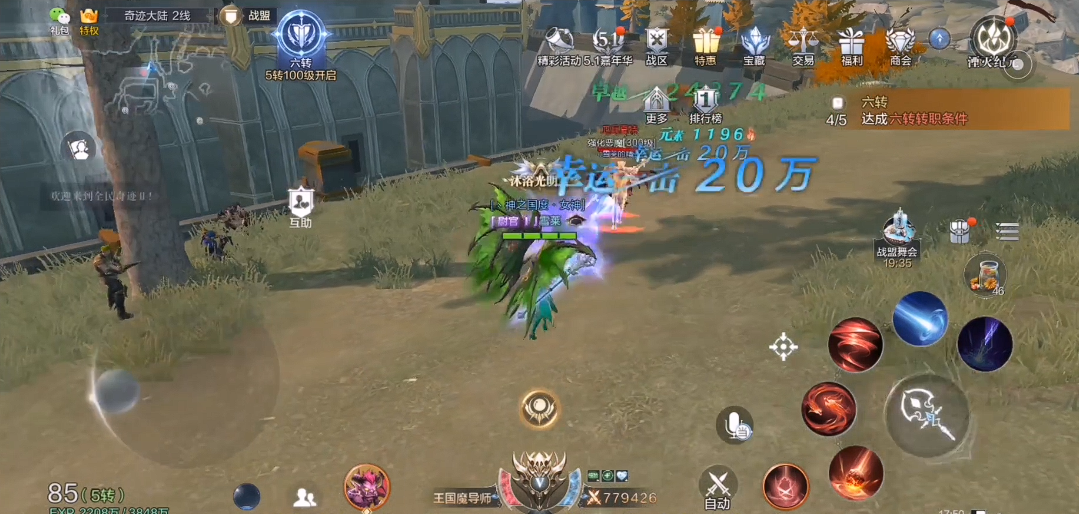Cast the blue comet skill
This screenshot has width=1079, height=514.
919,319
